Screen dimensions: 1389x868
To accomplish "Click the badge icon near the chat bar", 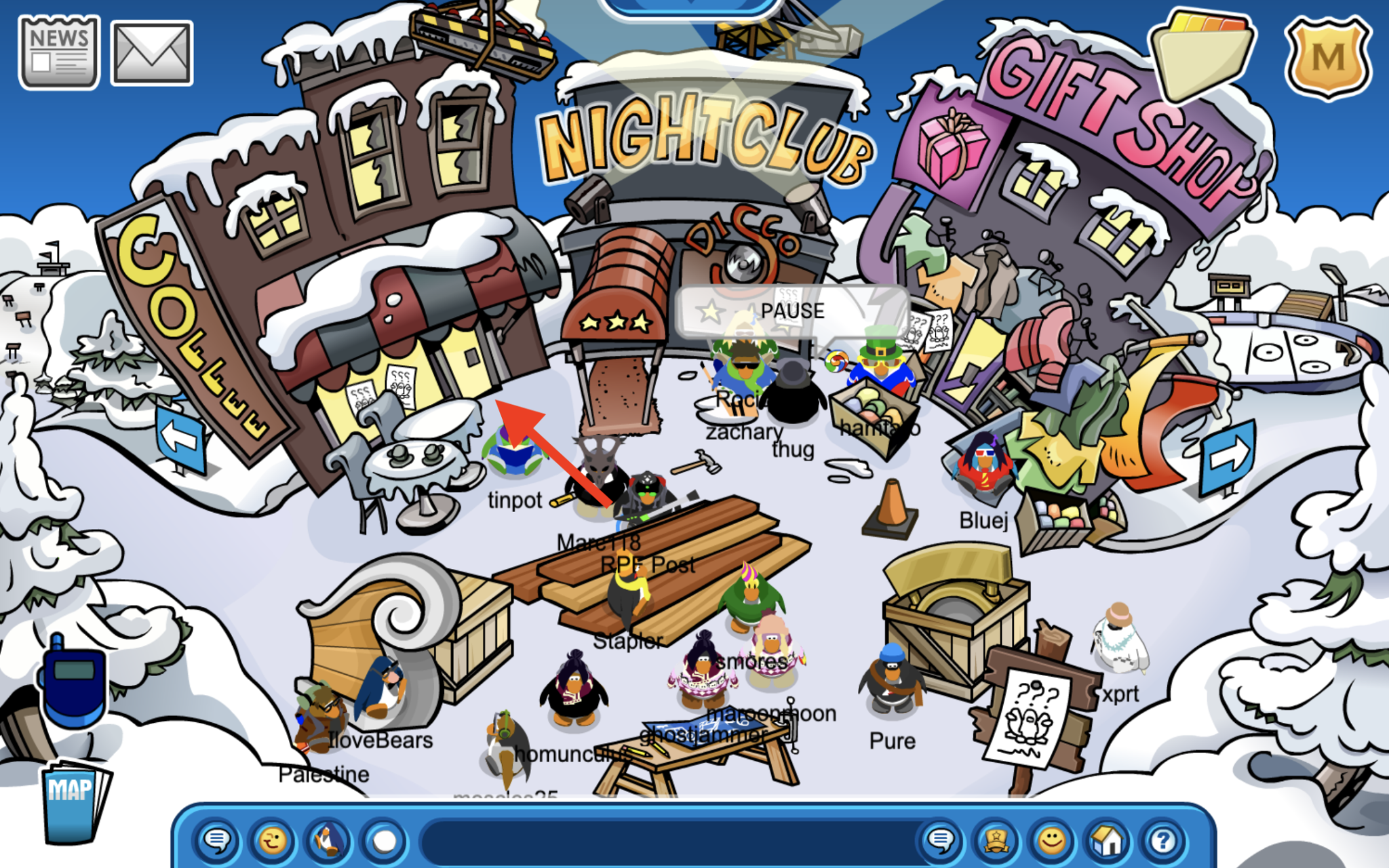I will 994,842.
